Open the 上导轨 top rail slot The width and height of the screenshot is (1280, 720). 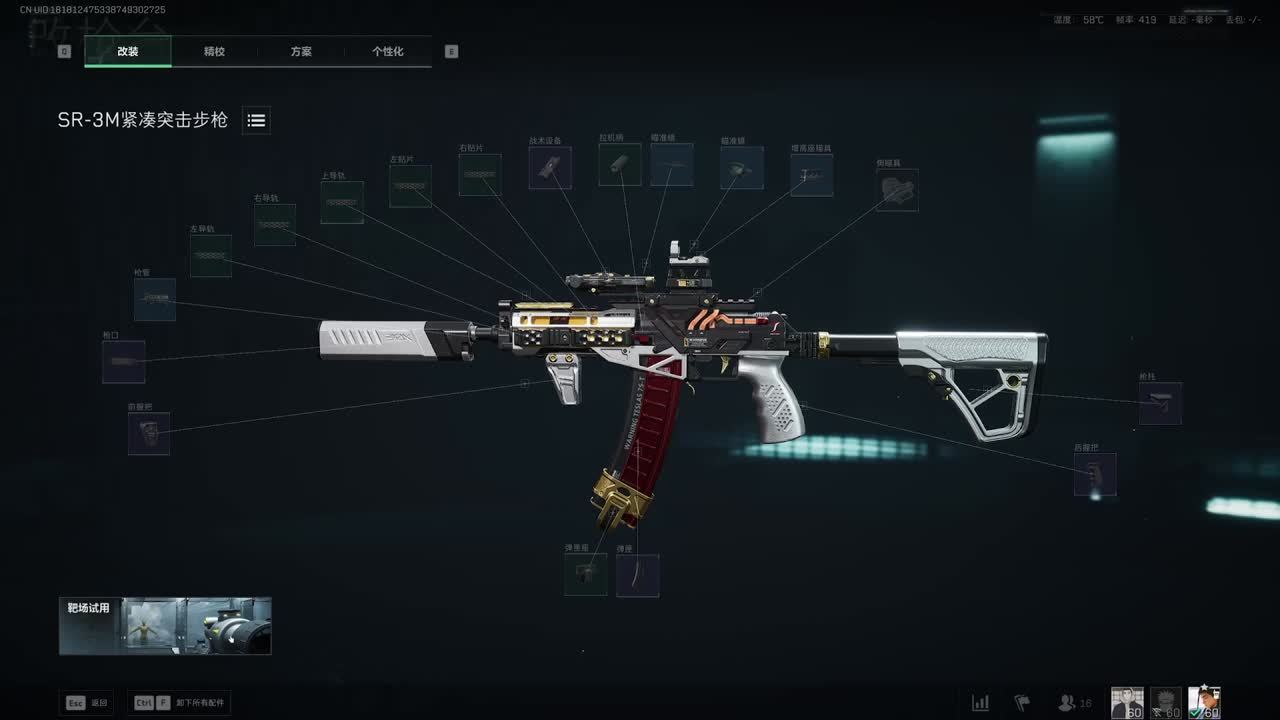pos(342,202)
